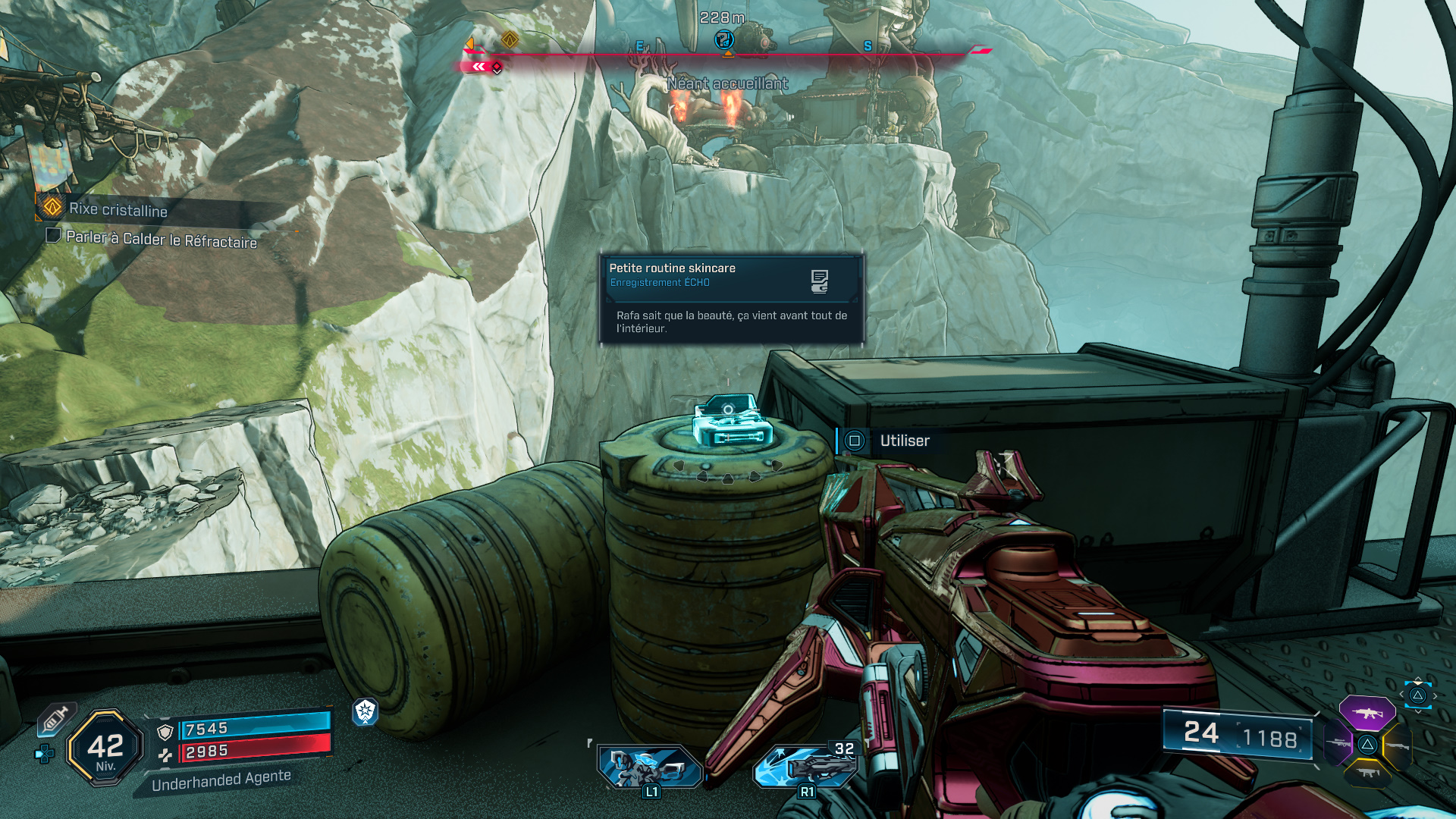
Task: Click the red health bar showing 2985
Action: point(250,752)
